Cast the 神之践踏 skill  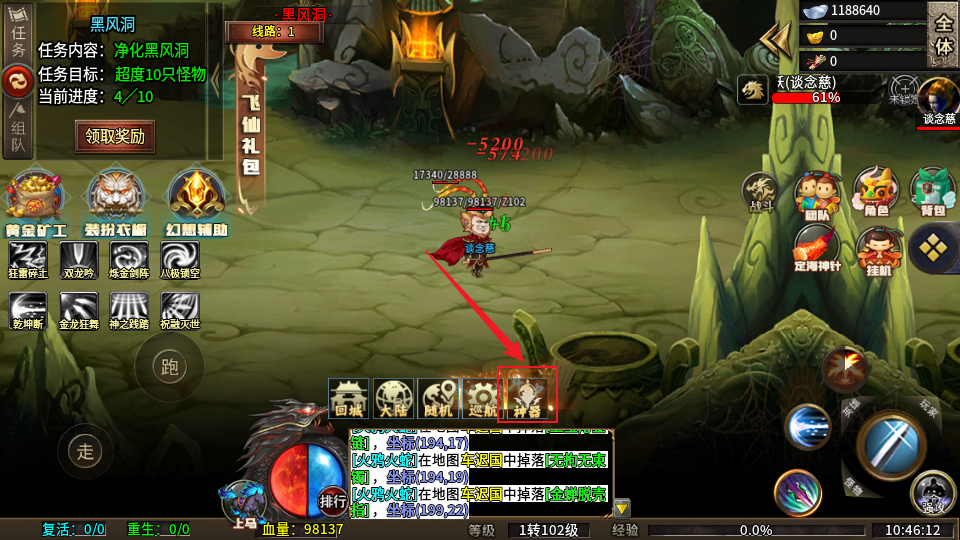pyautogui.click(x=129, y=310)
